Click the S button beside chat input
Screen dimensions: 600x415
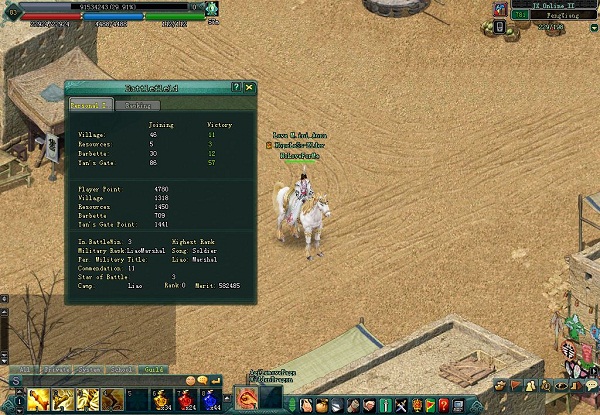click(16, 381)
